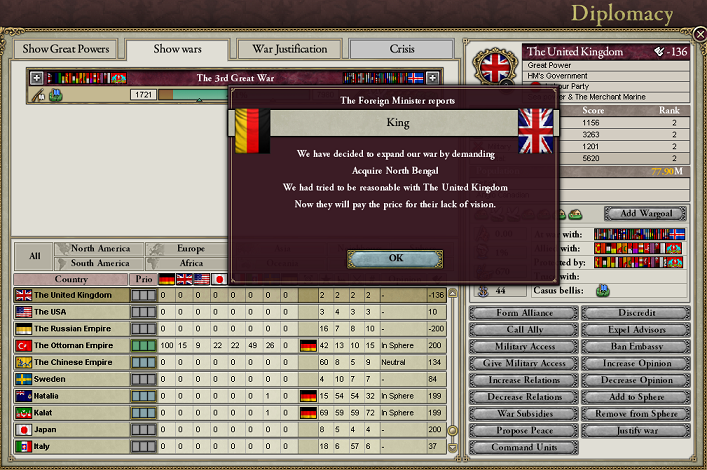Open the Crisis tab

(401, 49)
